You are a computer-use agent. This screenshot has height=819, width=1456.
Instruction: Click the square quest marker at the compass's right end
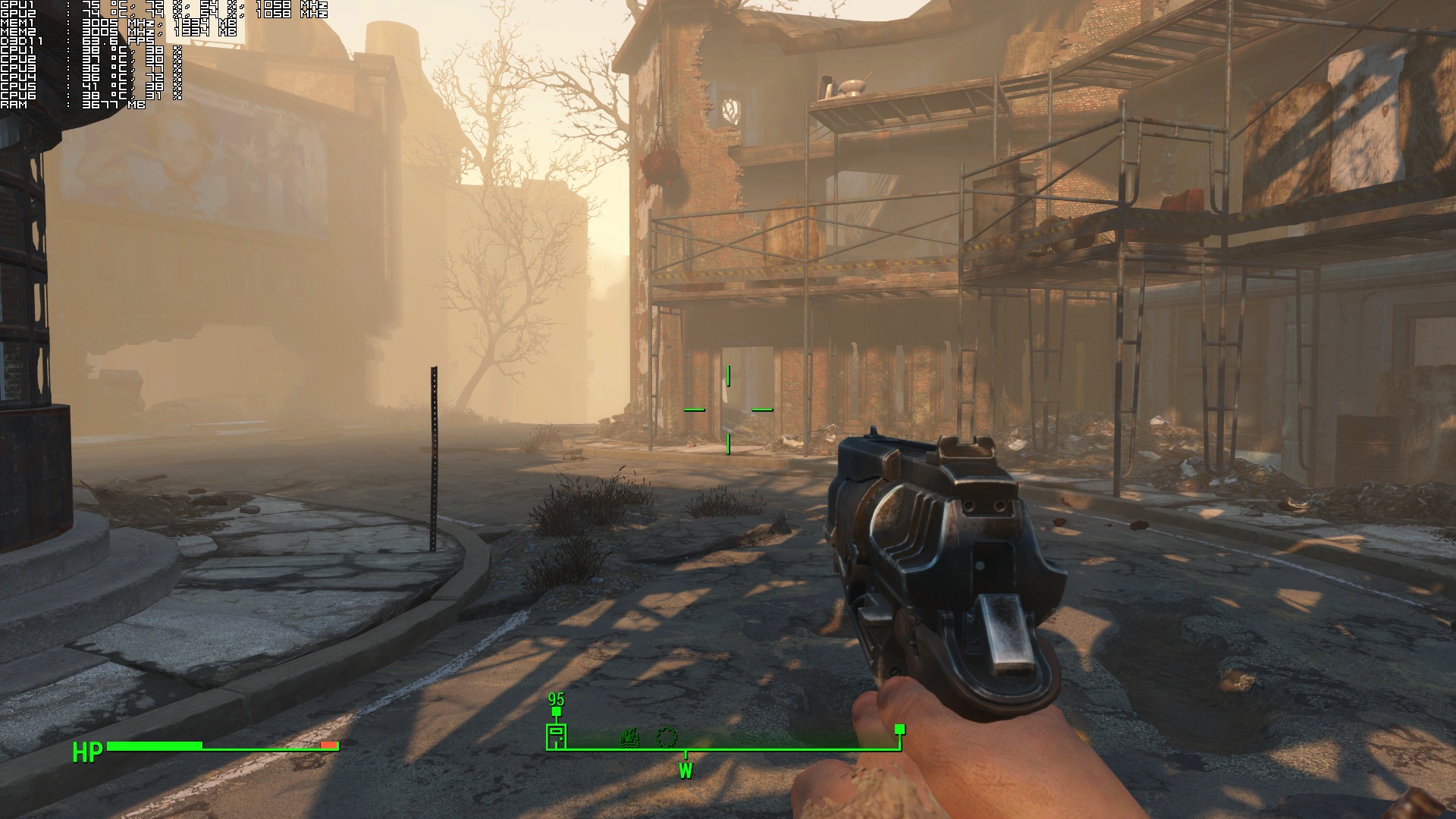click(x=900, y=729)
